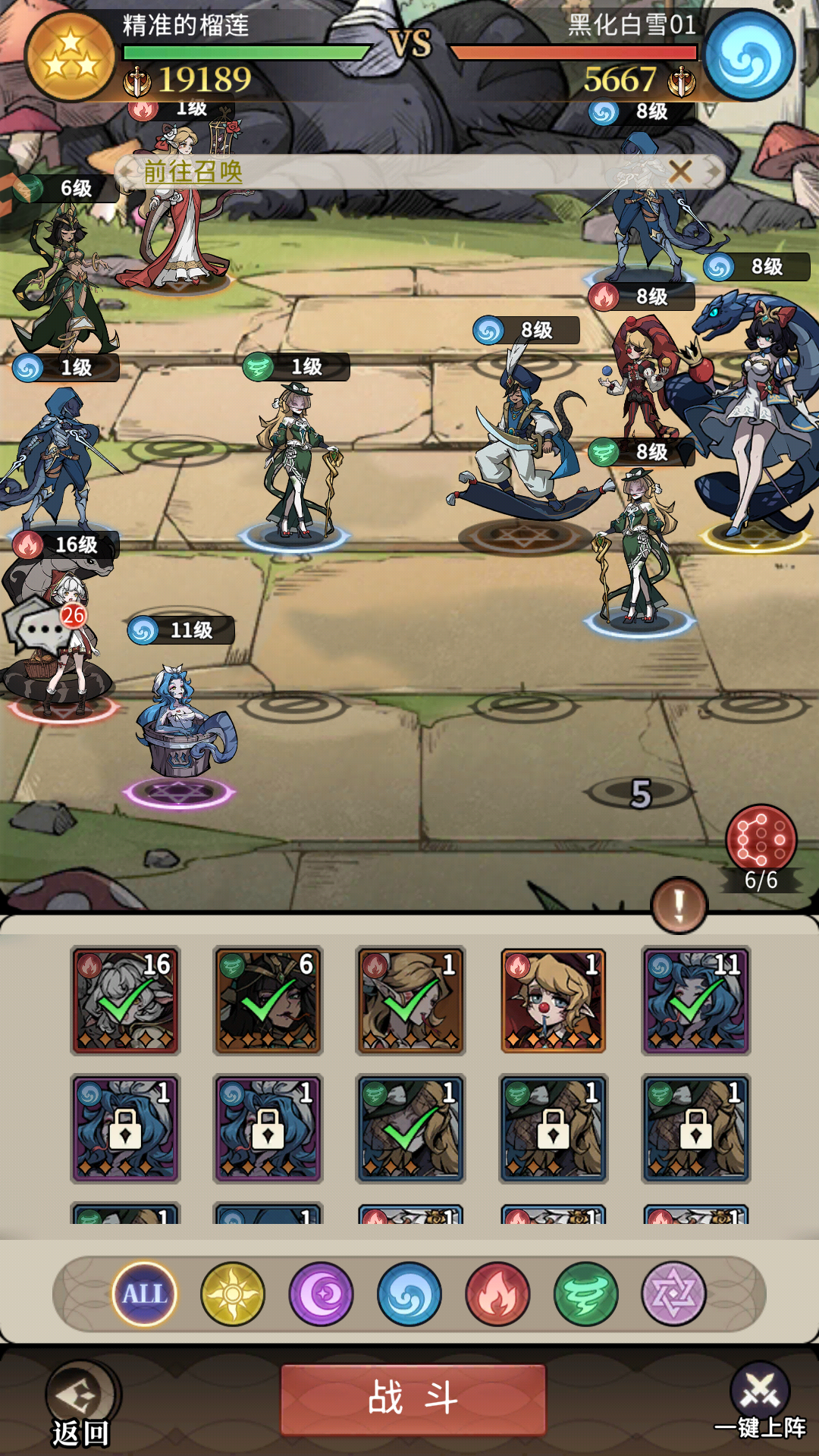Filter heroes by the purple moon element
The image size is (819, 1456).
[x=321, y=1294]
